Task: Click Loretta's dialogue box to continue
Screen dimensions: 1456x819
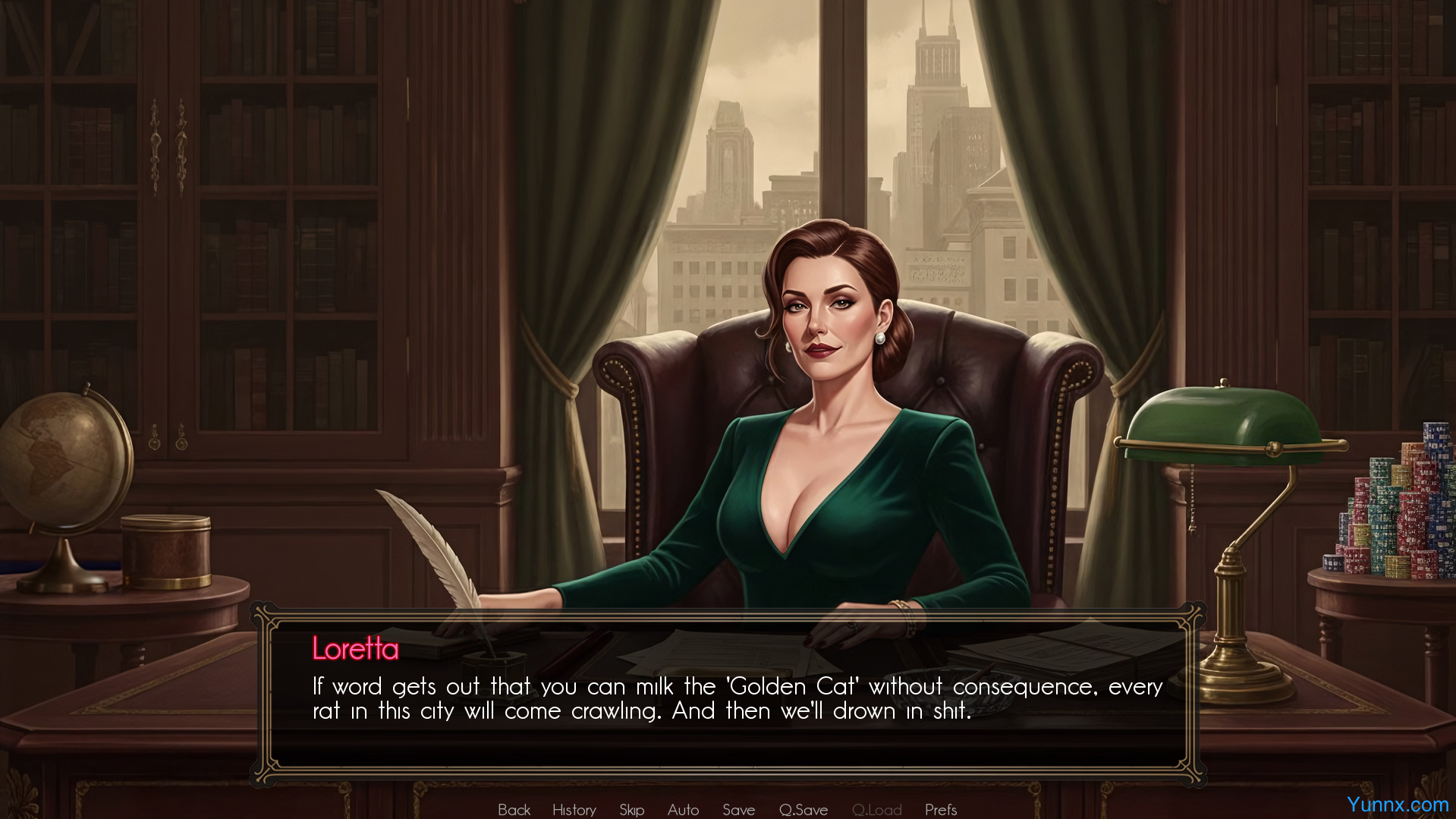Action: 728,697
